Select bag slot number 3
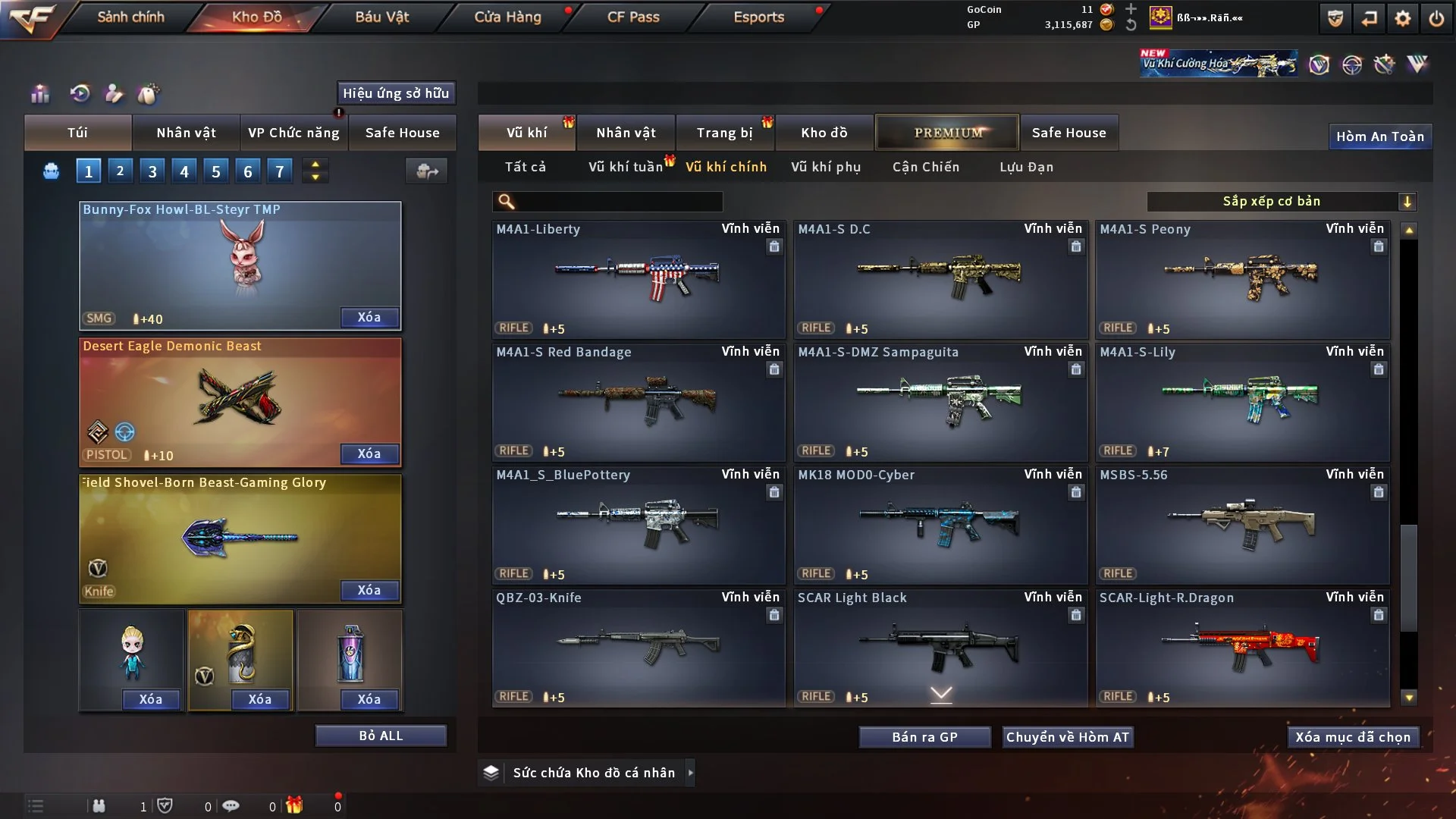The height and width of the screenshot is (819, 1456). pos(152,171)
